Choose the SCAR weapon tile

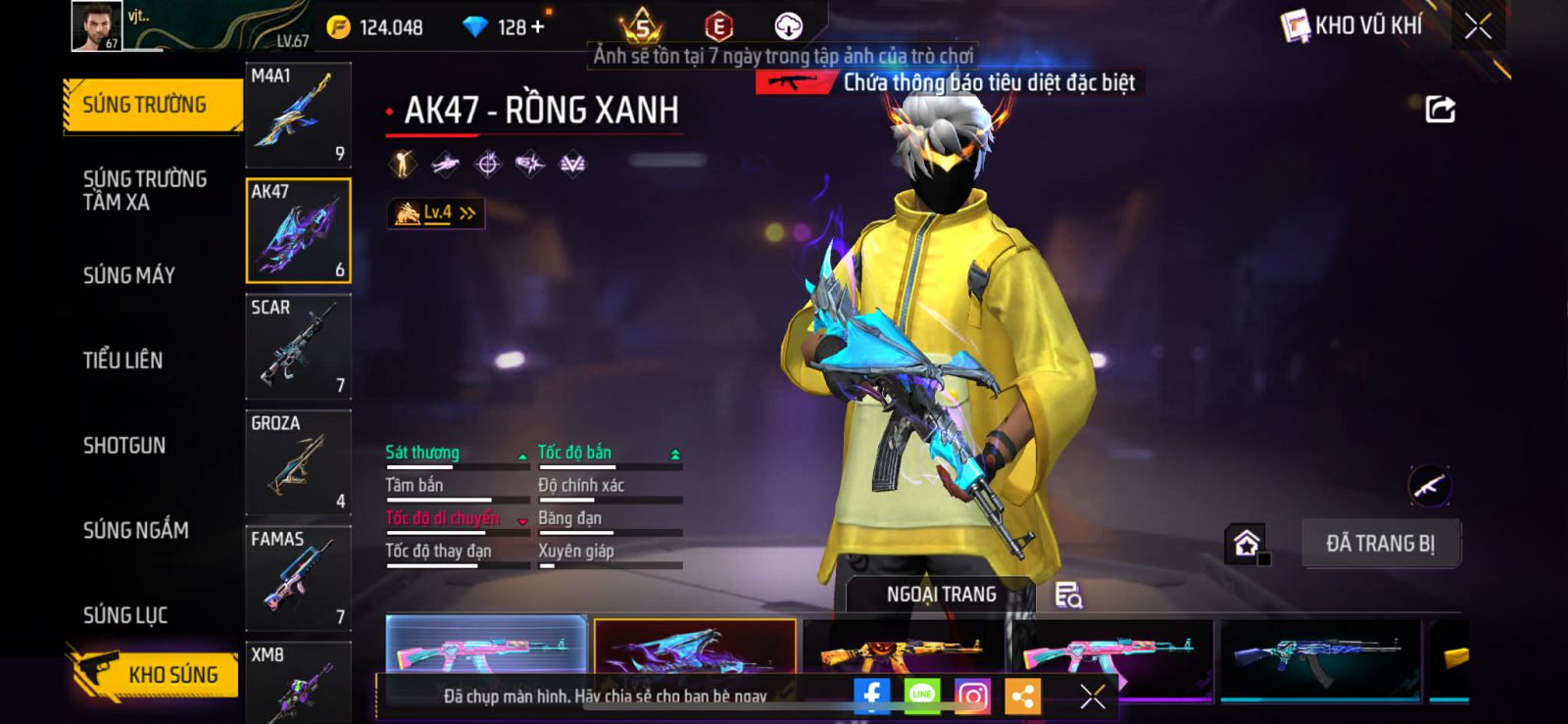coord(298,347)
